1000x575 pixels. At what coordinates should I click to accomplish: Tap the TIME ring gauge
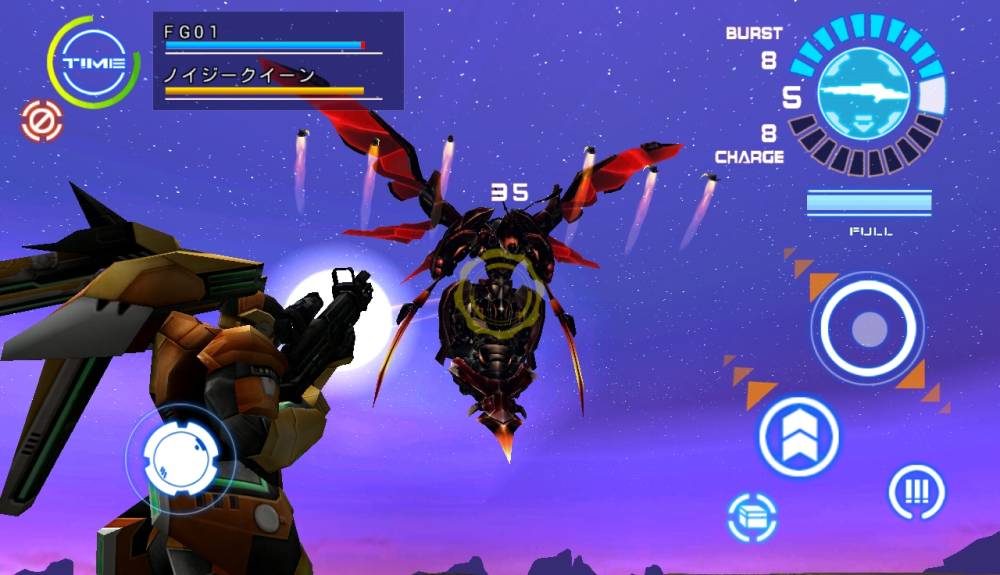93,62
